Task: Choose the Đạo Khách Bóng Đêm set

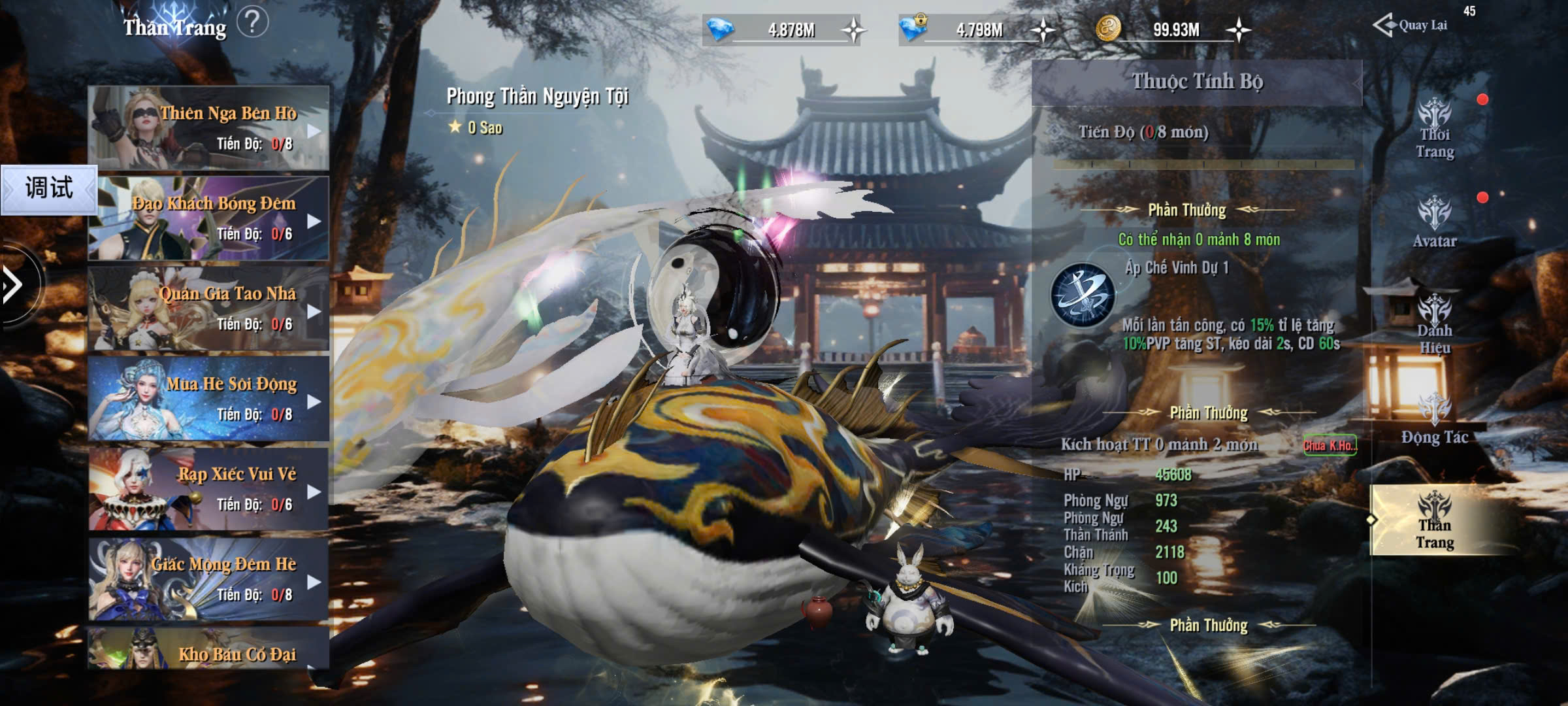Action: [208, 218]
